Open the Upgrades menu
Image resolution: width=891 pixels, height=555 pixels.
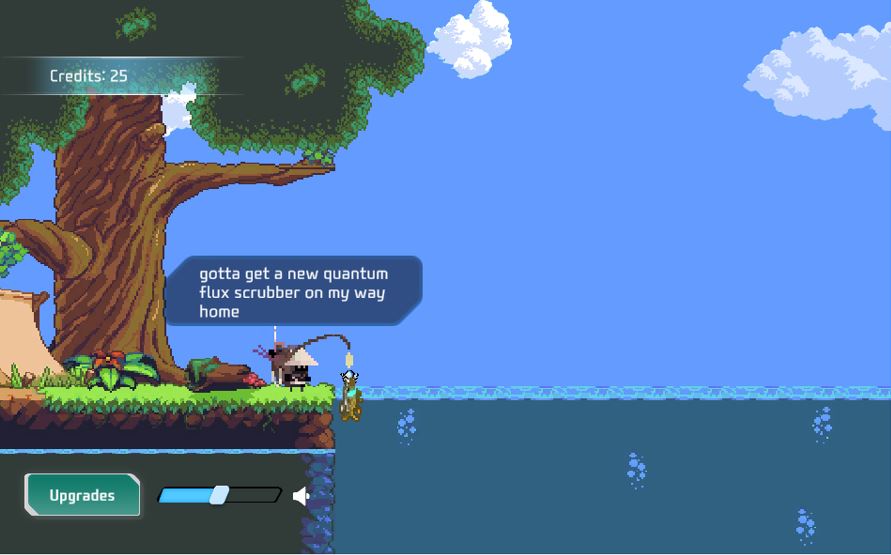click(82, 495)
